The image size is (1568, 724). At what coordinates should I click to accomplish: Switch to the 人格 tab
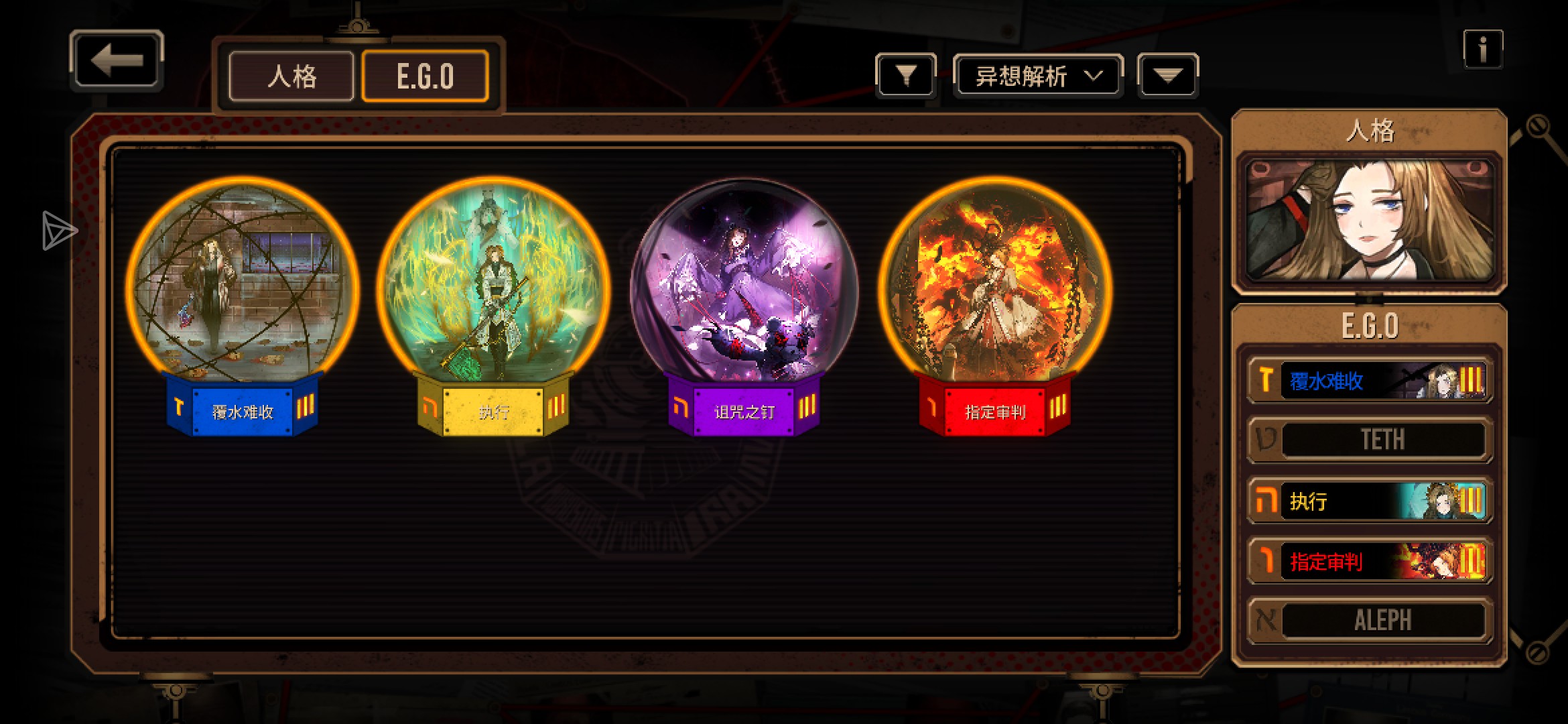coord(291,76)
